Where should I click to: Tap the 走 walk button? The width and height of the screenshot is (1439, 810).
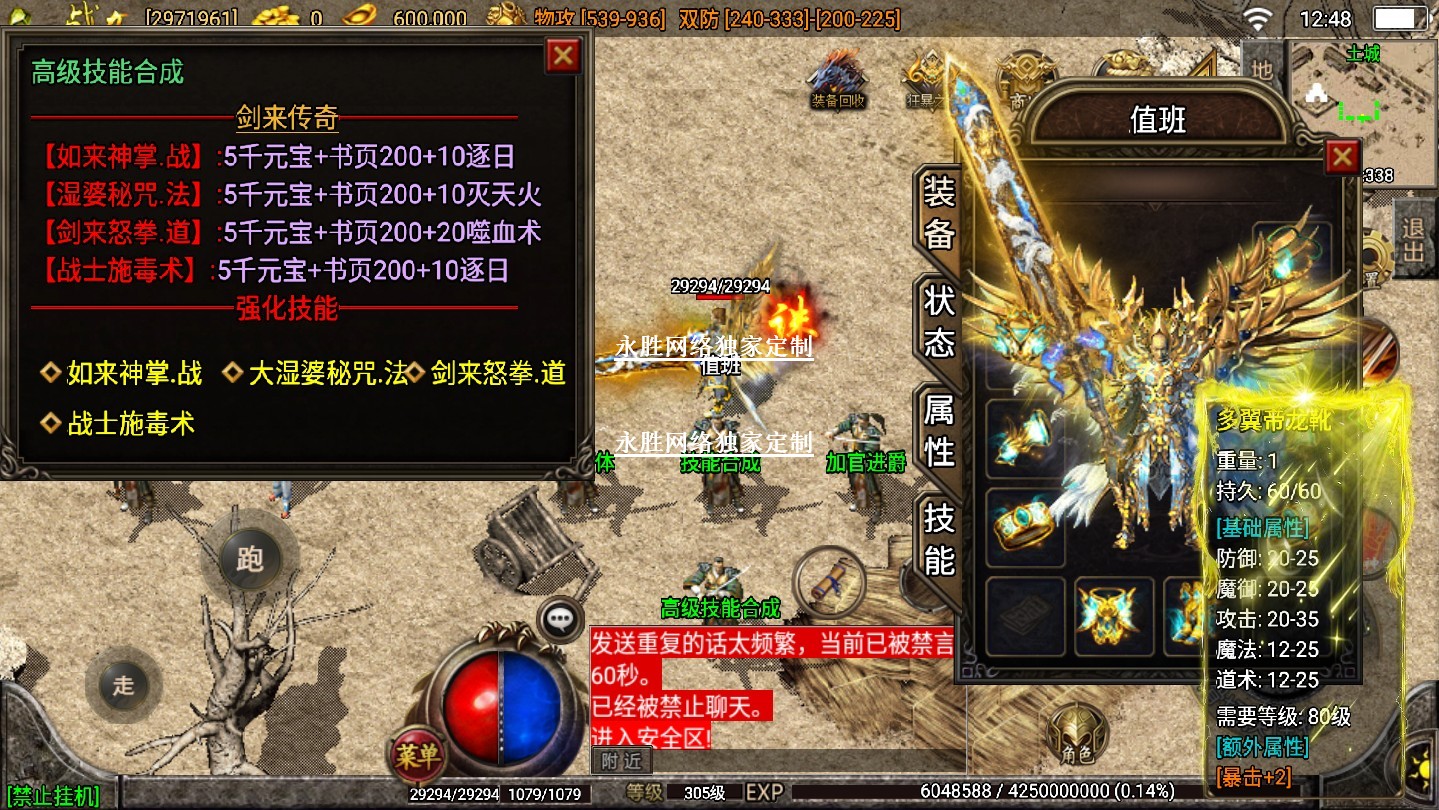point(123,686)
